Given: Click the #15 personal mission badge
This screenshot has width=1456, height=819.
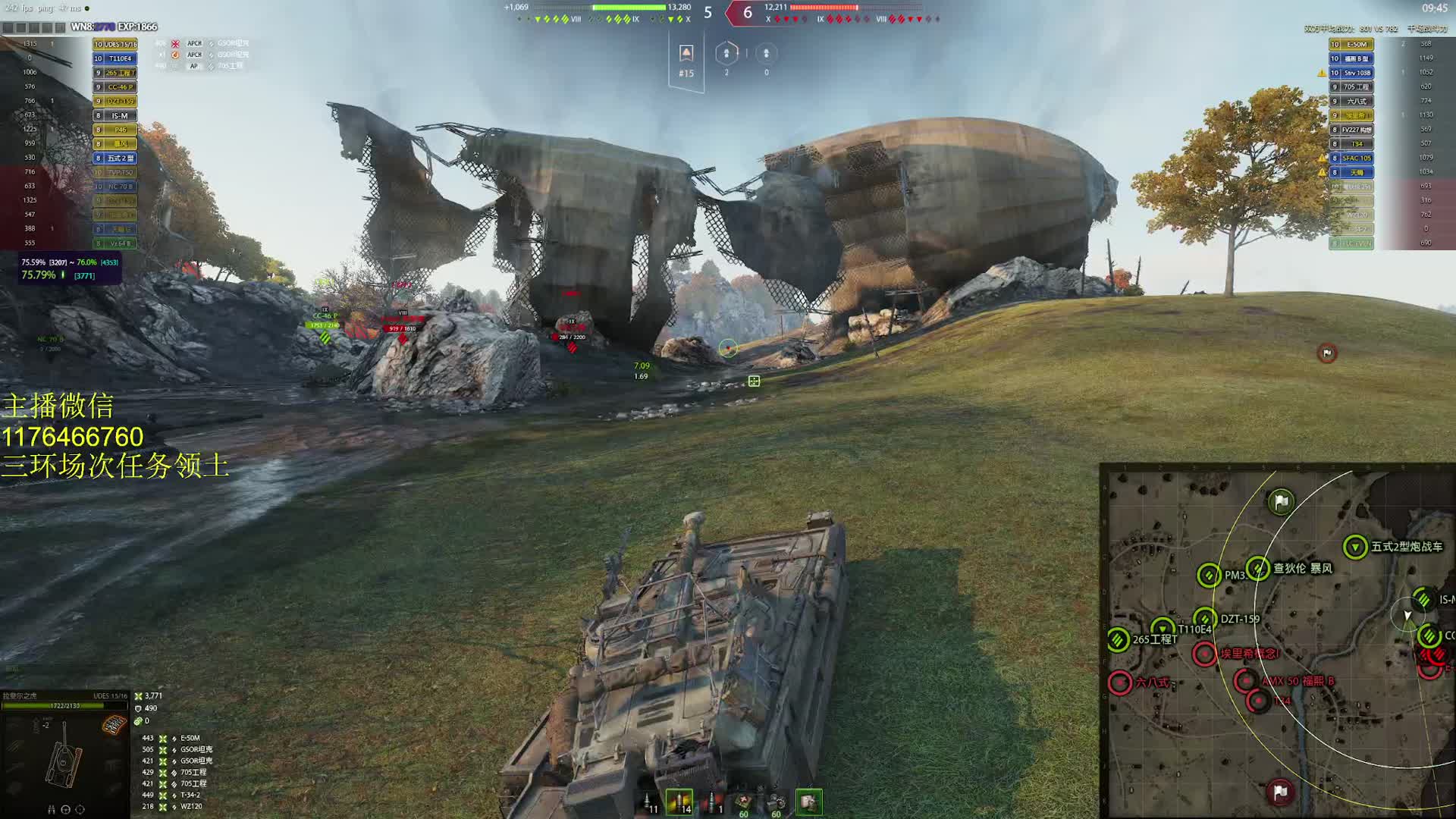Looking at the screenshot, I should coord(686,61).
